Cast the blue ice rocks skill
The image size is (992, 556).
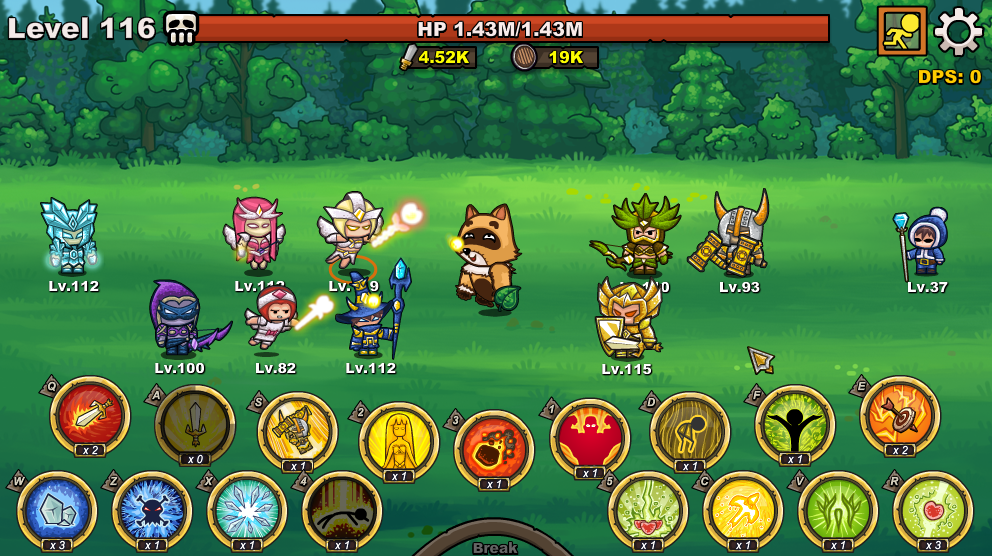coord(57,511)
